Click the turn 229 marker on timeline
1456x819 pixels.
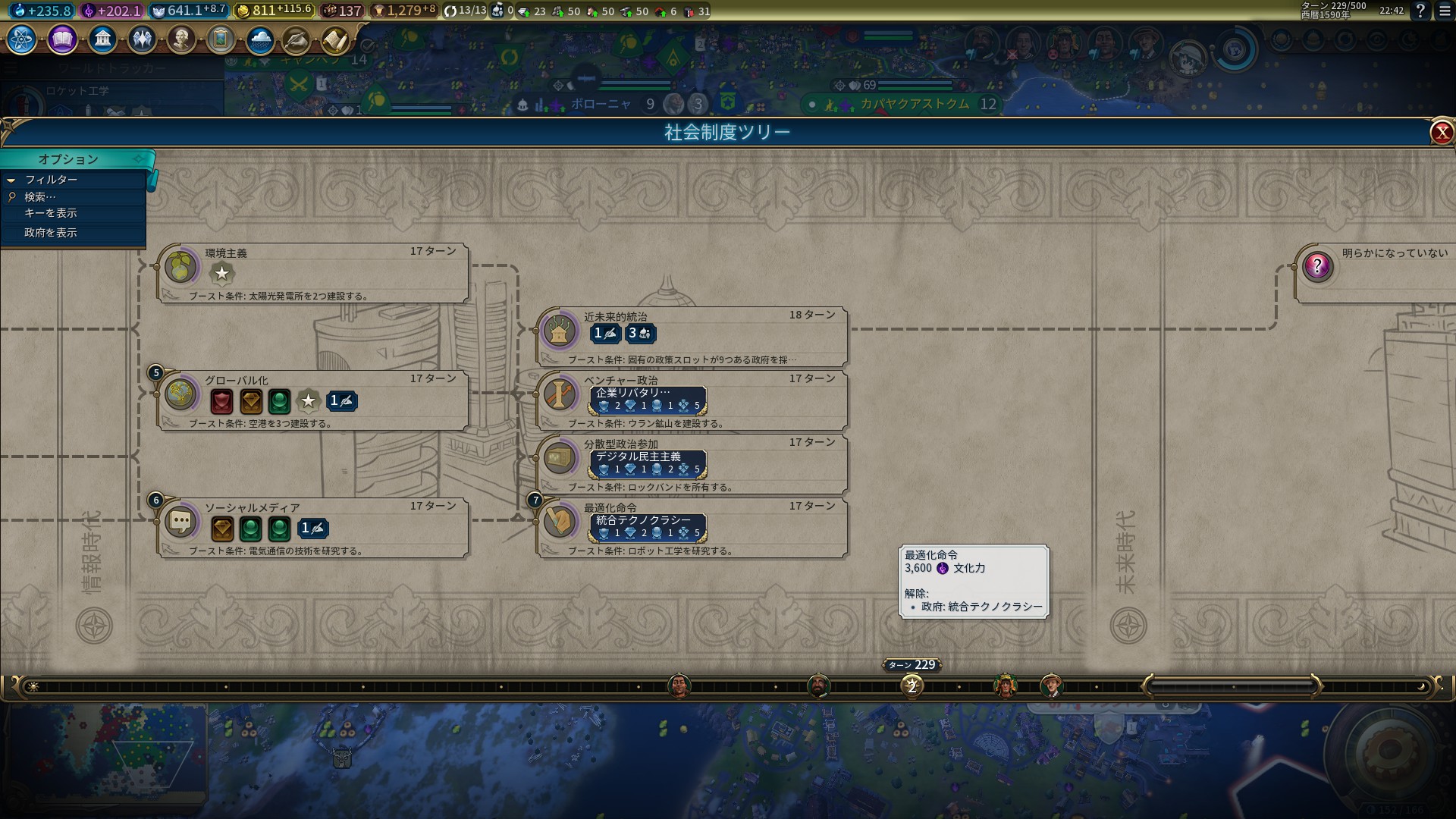(912, 686)
